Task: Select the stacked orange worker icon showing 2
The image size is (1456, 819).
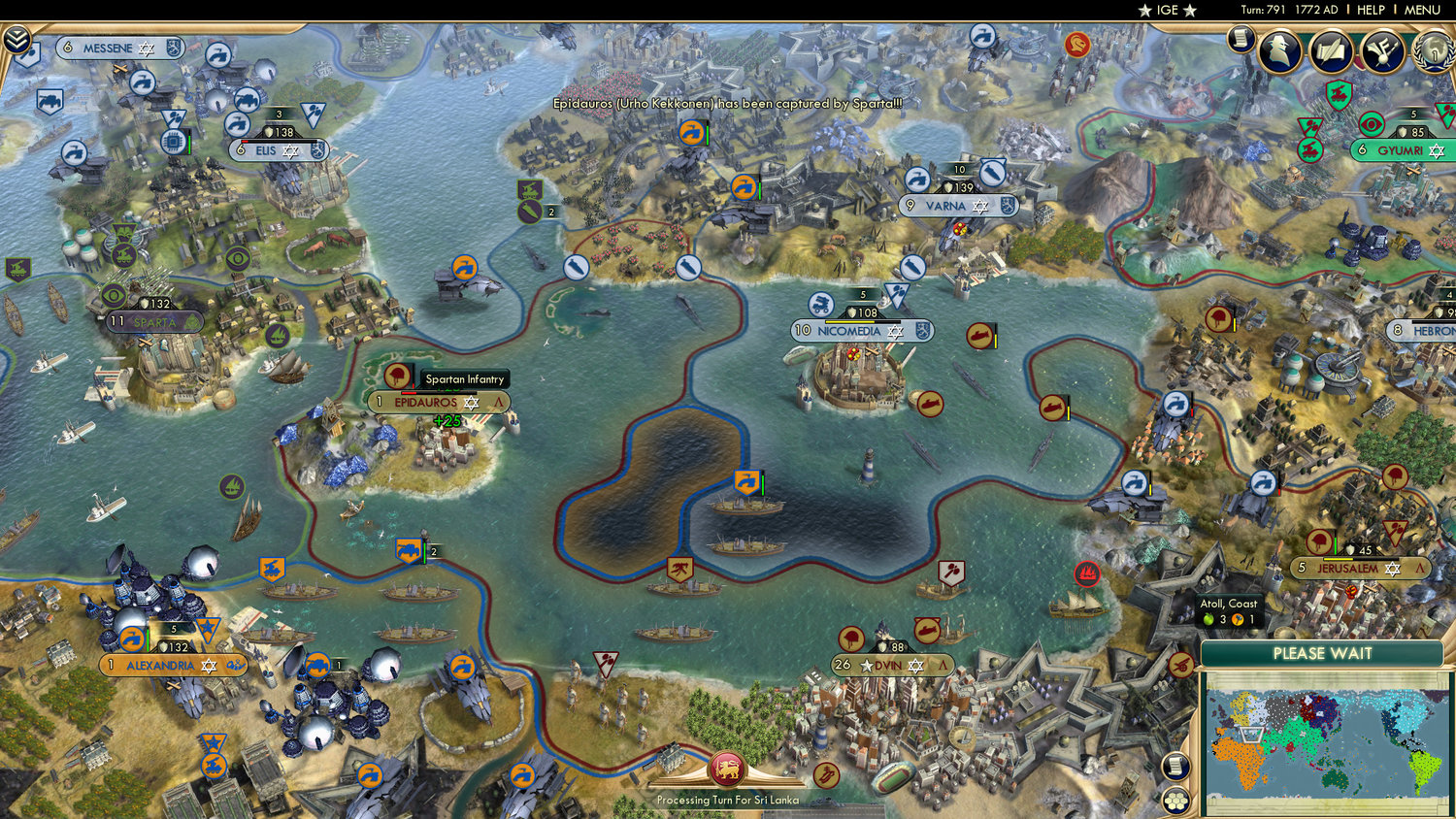Action: (x=408, y=551)
